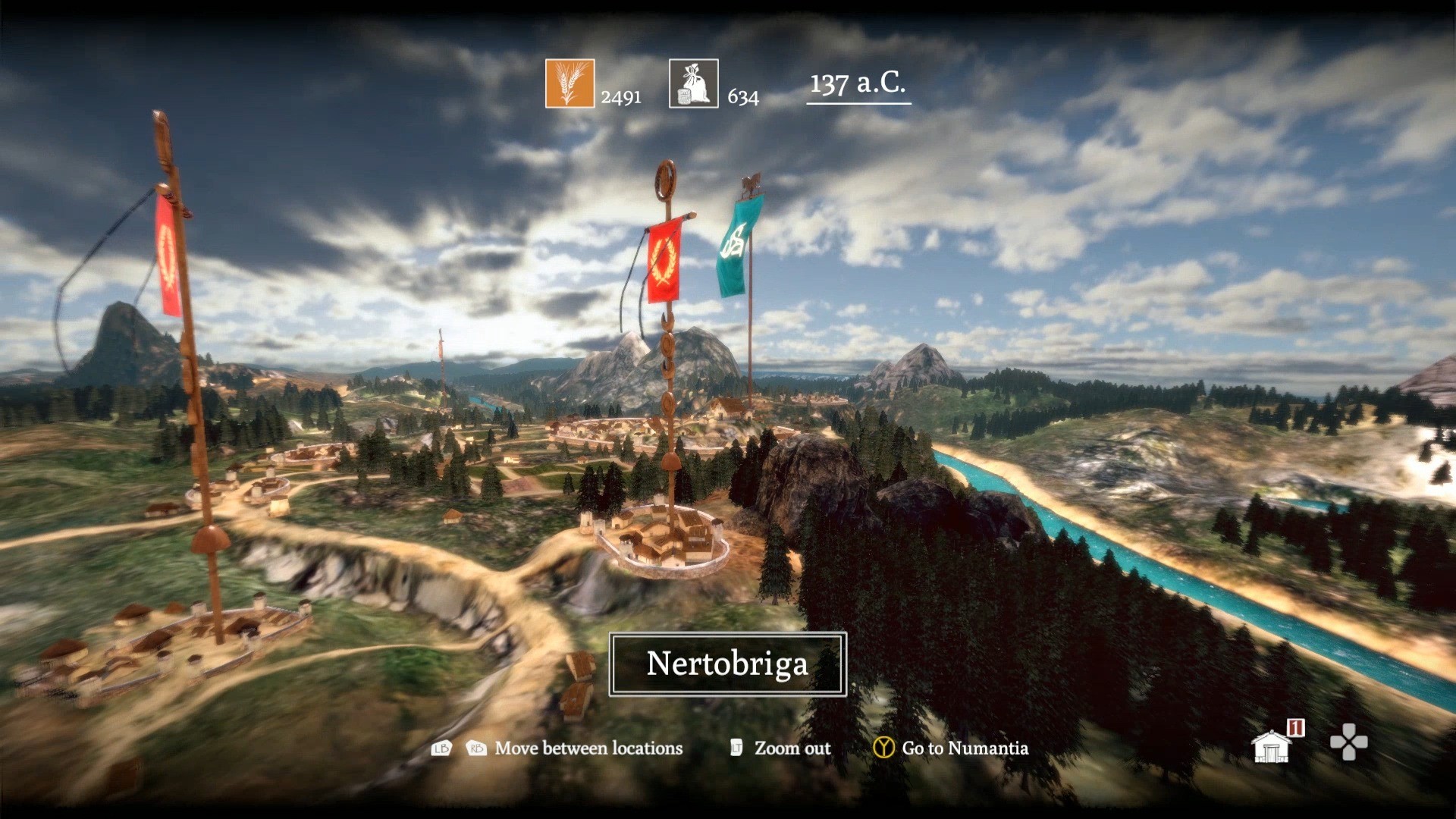Click the date 137 a.C.
Screen dimensions: 1456x819
858,85
